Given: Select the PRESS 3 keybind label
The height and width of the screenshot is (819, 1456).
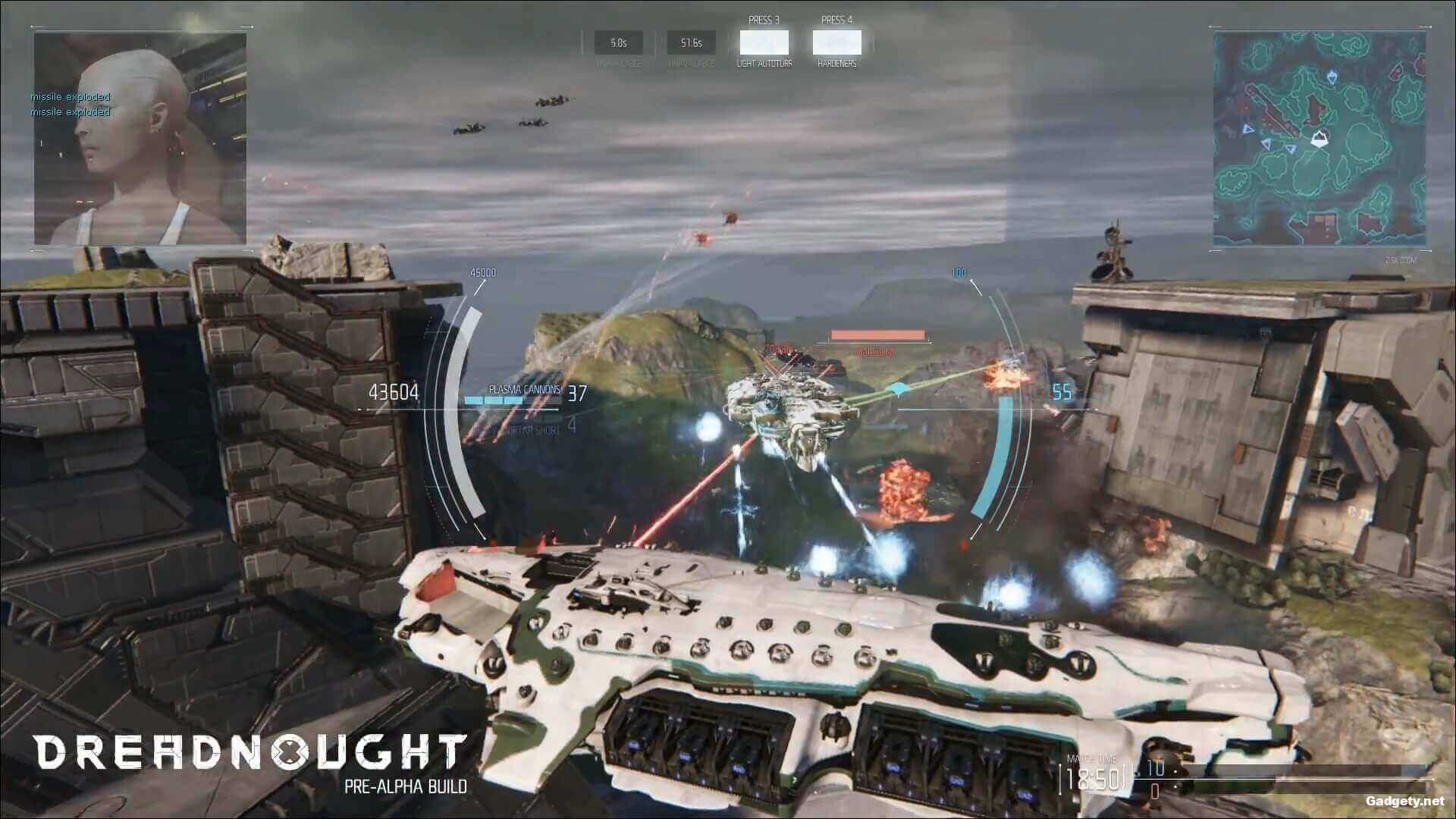Looking at the screenshot, I should [763, 20].
